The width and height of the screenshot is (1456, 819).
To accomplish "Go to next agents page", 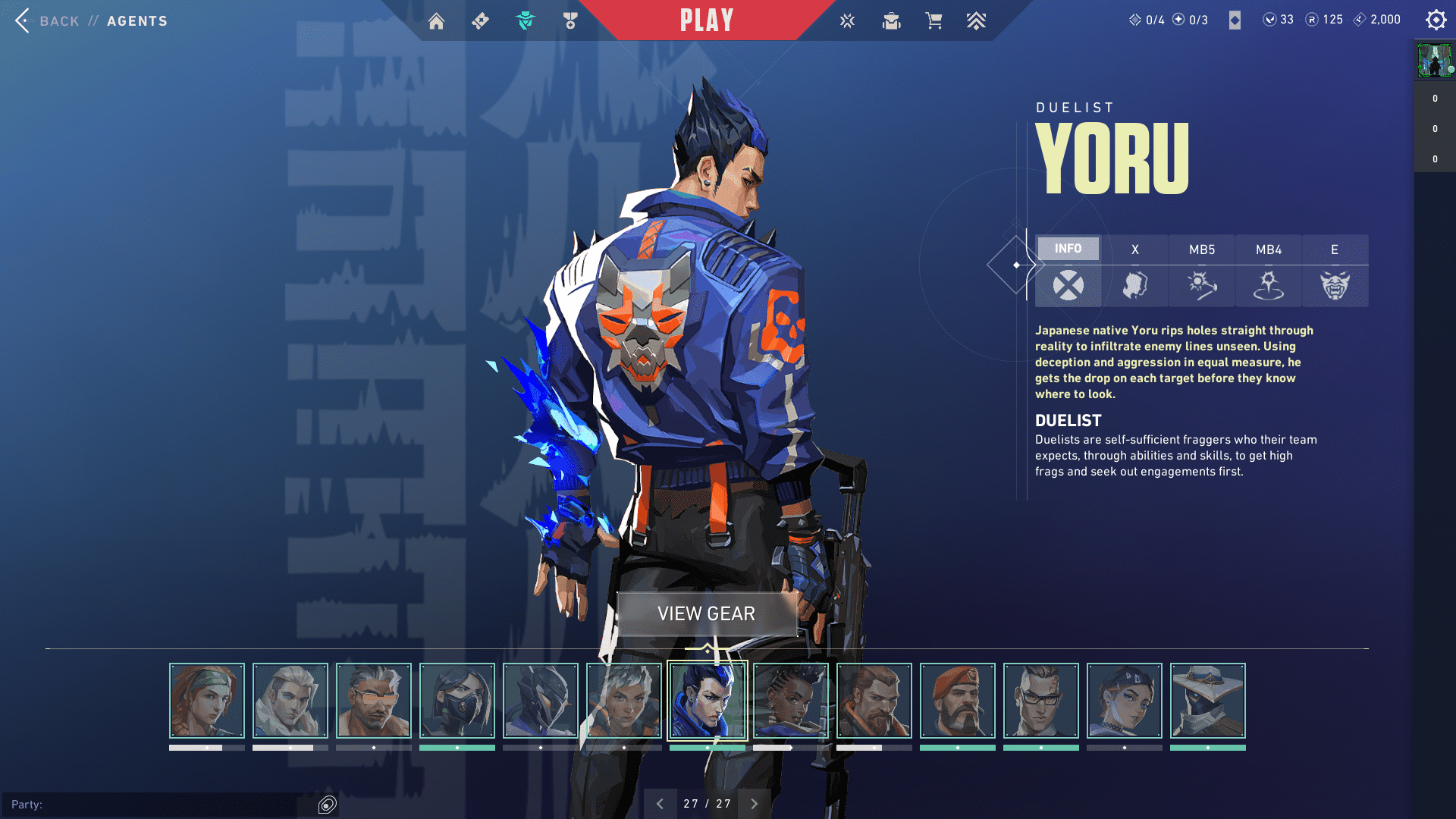I will tap(754, 804).
